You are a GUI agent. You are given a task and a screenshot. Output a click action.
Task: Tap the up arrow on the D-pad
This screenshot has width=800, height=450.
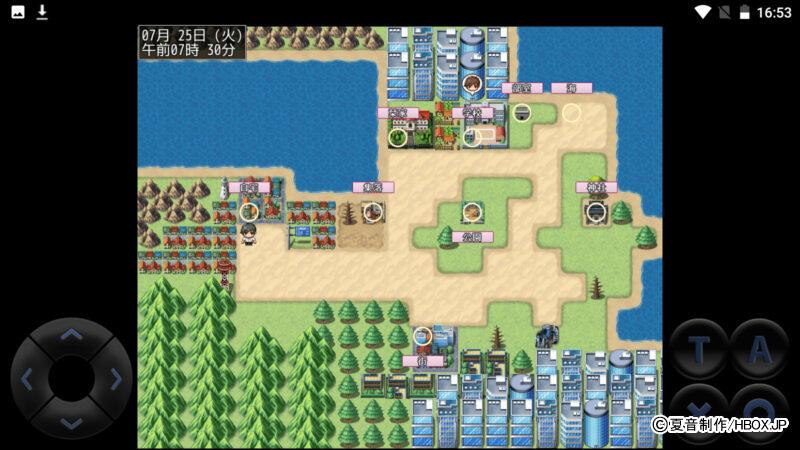click(71, 335)
